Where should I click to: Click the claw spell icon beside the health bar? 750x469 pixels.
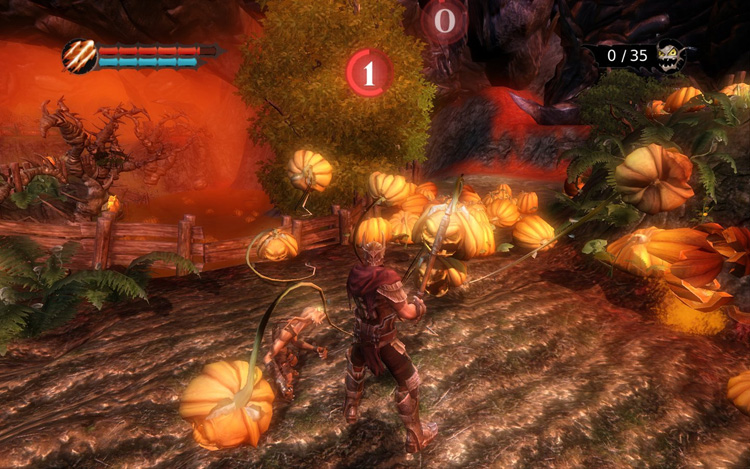click(79, 56)
